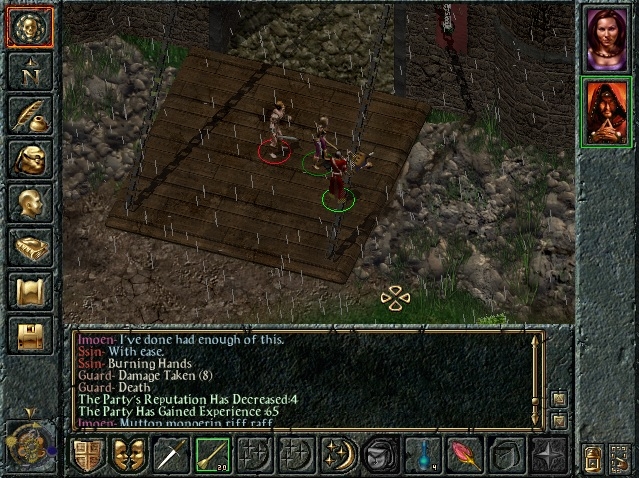Show the character record with the bust icon

(29, 203)
